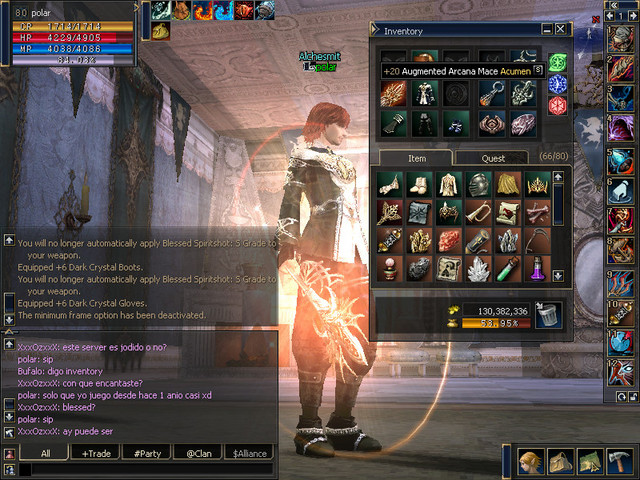Screen dimensions: 640x480
Task: Close the Inventory window
Action: tap(563, 30)
